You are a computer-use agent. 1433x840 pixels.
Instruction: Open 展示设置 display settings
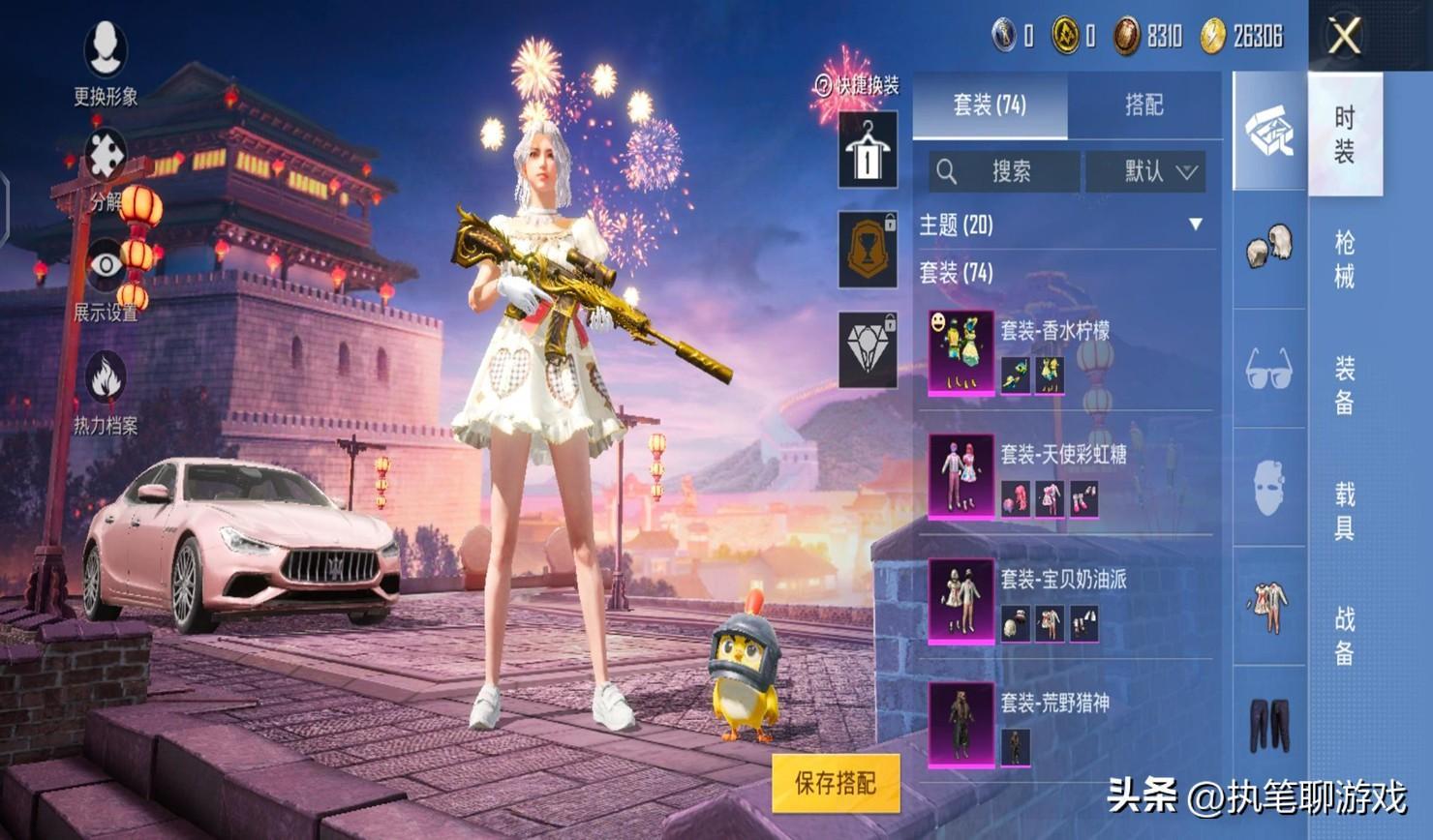tap(106, 274)
